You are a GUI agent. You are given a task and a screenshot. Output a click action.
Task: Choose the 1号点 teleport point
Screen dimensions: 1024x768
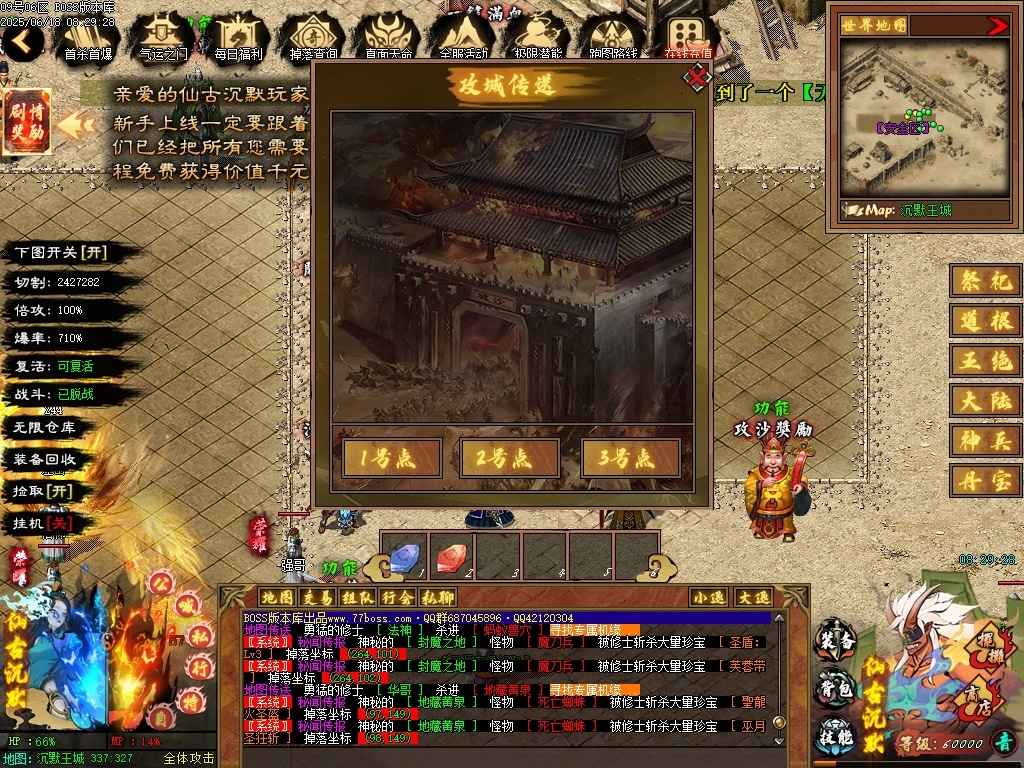(392, 458)
